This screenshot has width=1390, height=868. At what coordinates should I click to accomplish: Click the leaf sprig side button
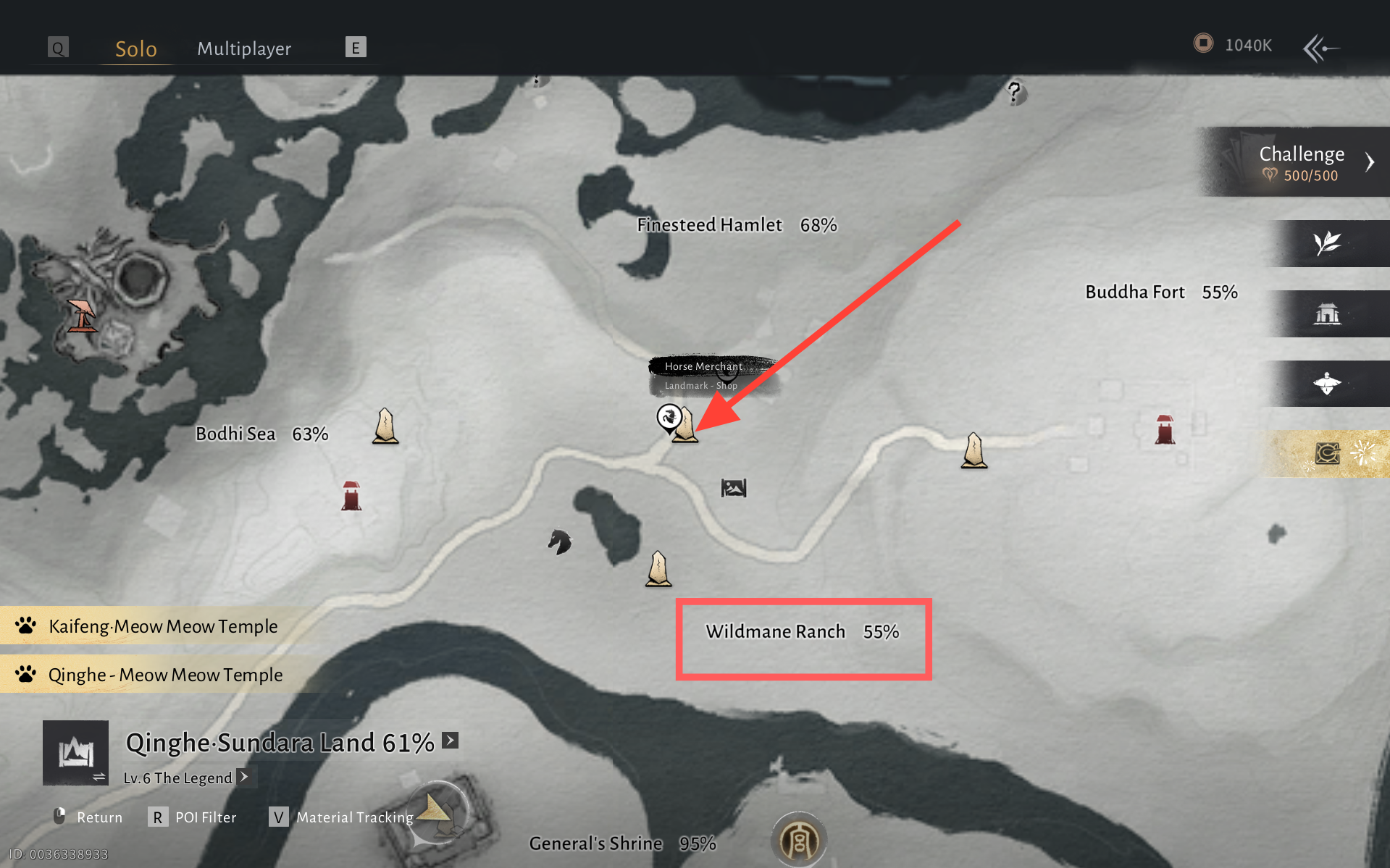pos(1327,243)
